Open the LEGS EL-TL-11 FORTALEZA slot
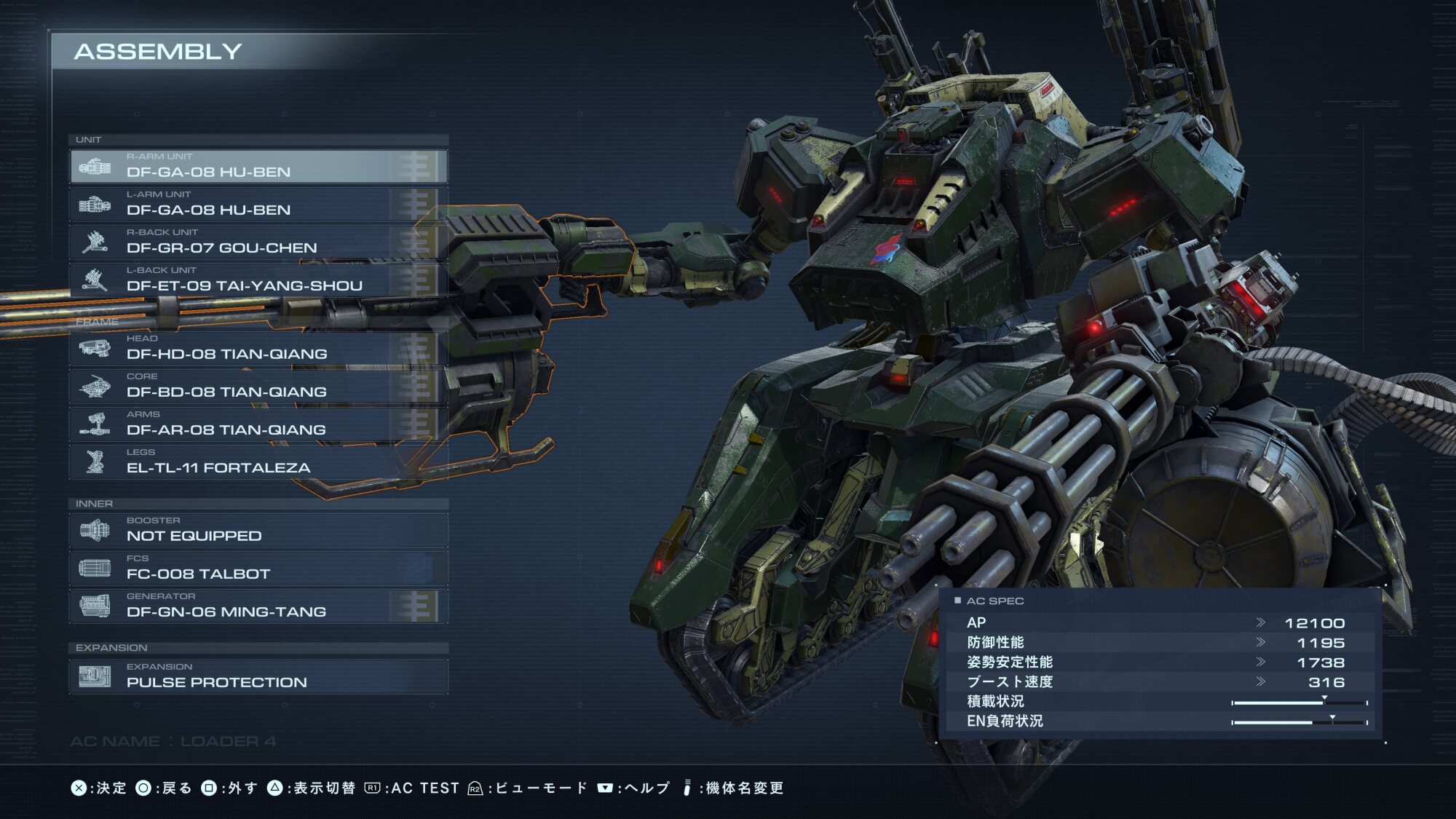Screen dimensions: 1456x819 coord(258,462)
